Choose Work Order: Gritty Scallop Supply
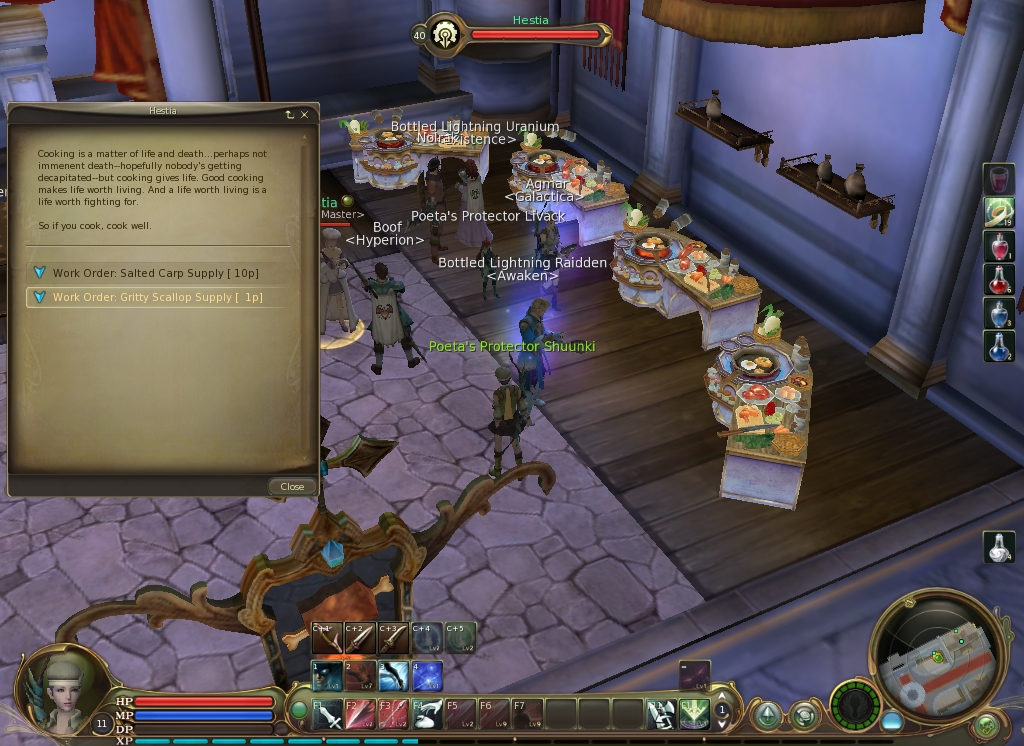 [157, 297]
